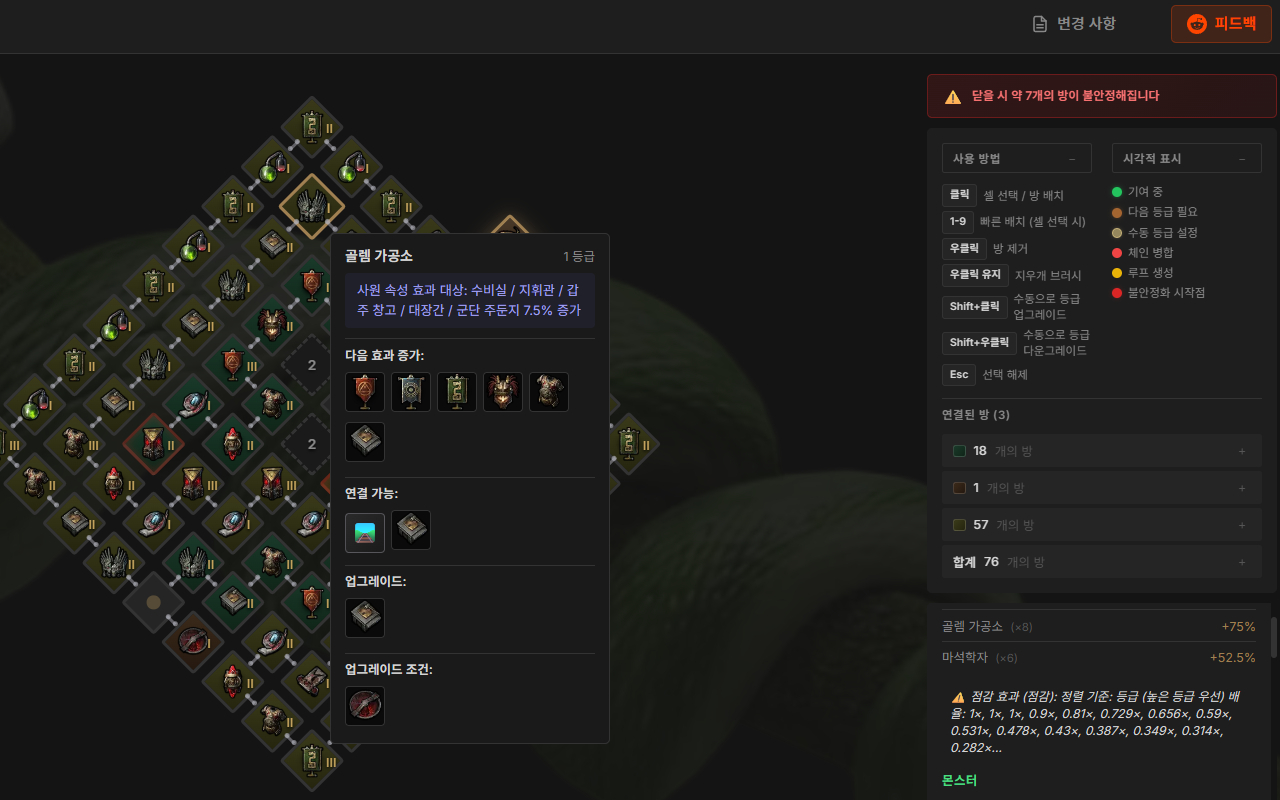Click the crate icon next to the gem in 연결 가능
The image size is (1280, 800).
[x=410, y=531]
